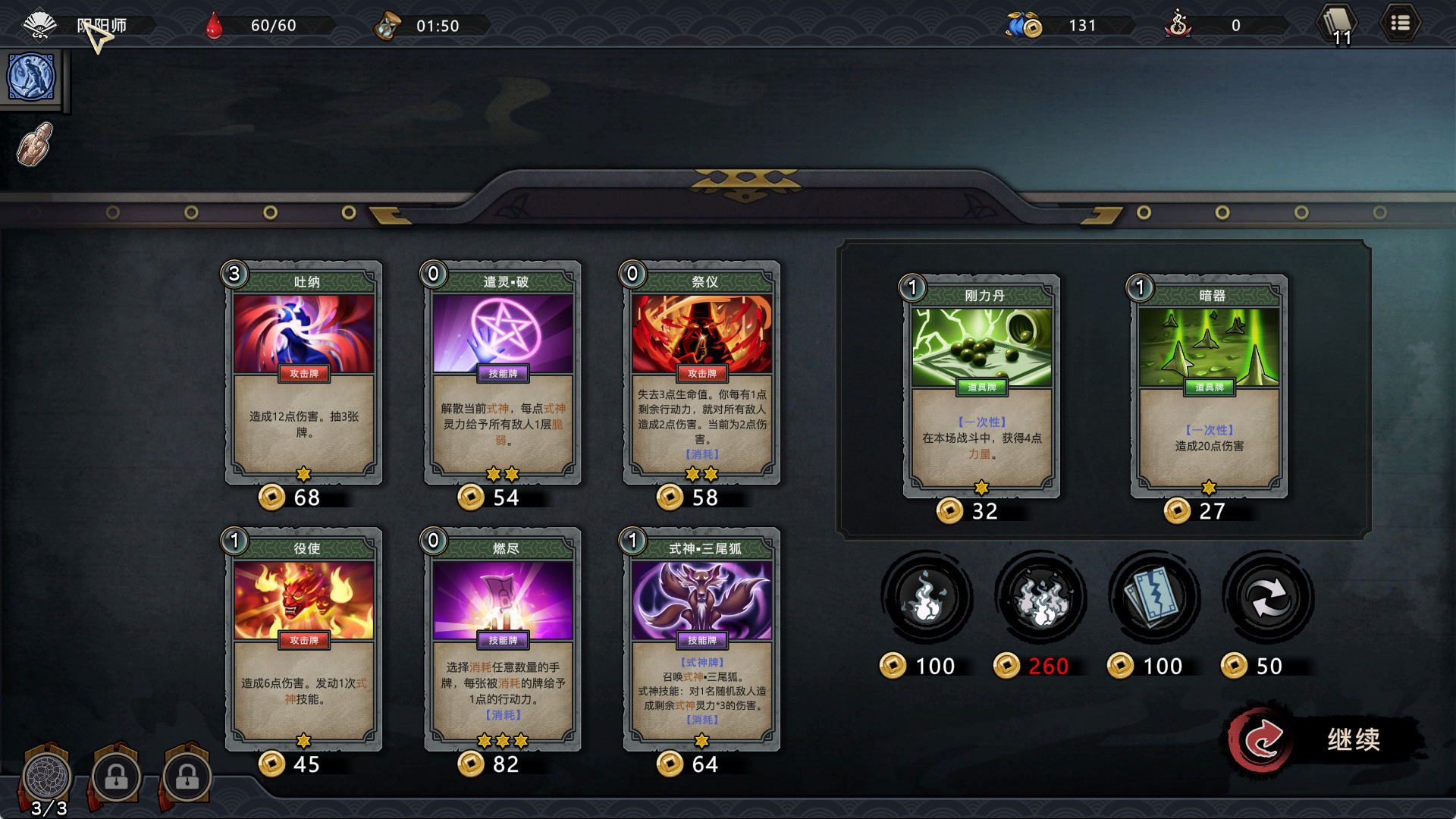Viewport: 1456px width, 819px height.
Task: Open the deck viewer showing 11 cards
Action: (1338, 25)
